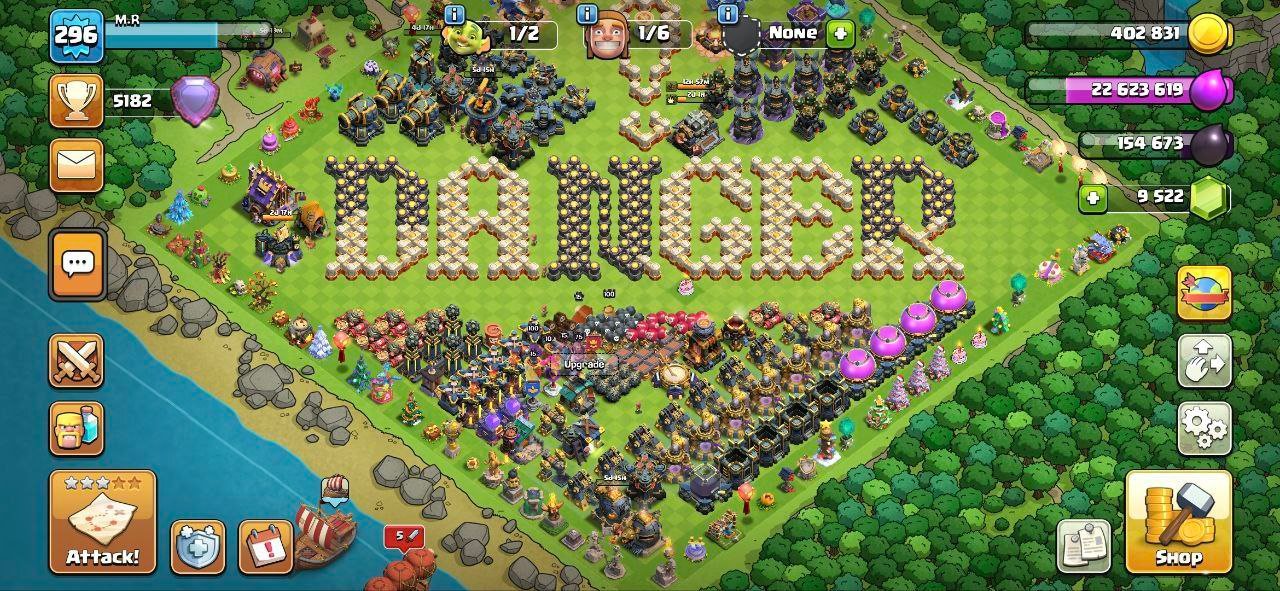Viewport: 1280px width, 591px height.
Task: Open the mail inbox
Action: (77, 165)
